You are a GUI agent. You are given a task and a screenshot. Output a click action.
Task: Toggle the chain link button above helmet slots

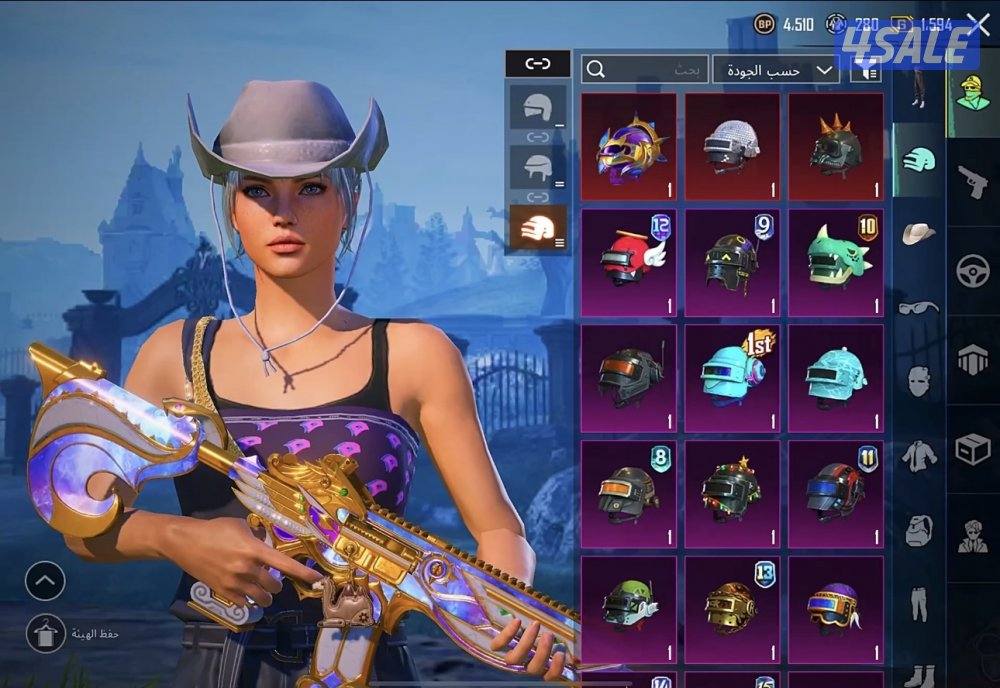point(538,64)
